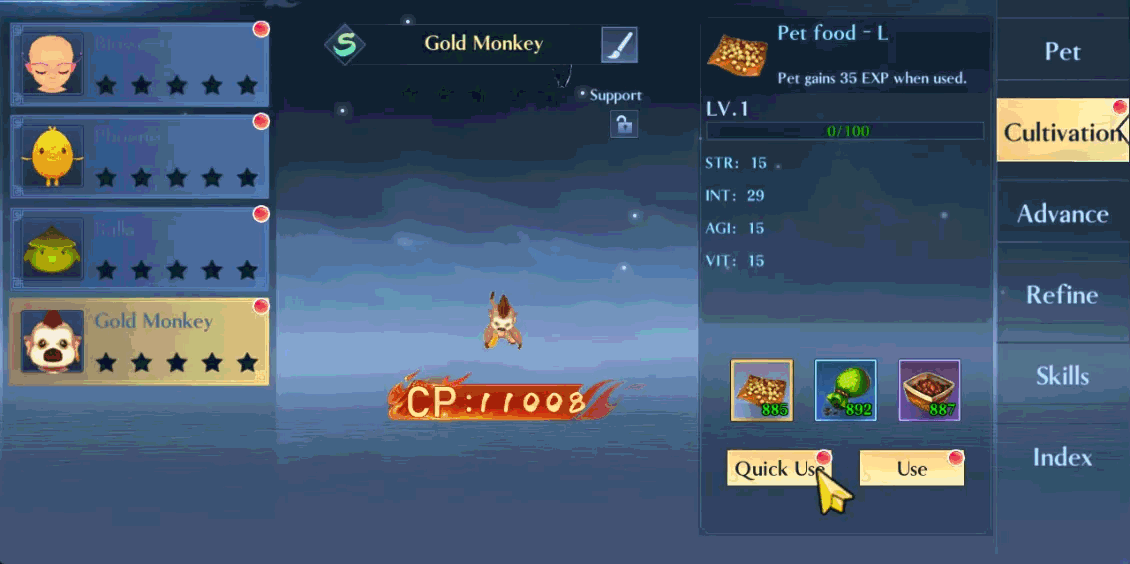1130x564 pixels.
Task: Select the Refine tab
Action: click(x=1062, y=295)
